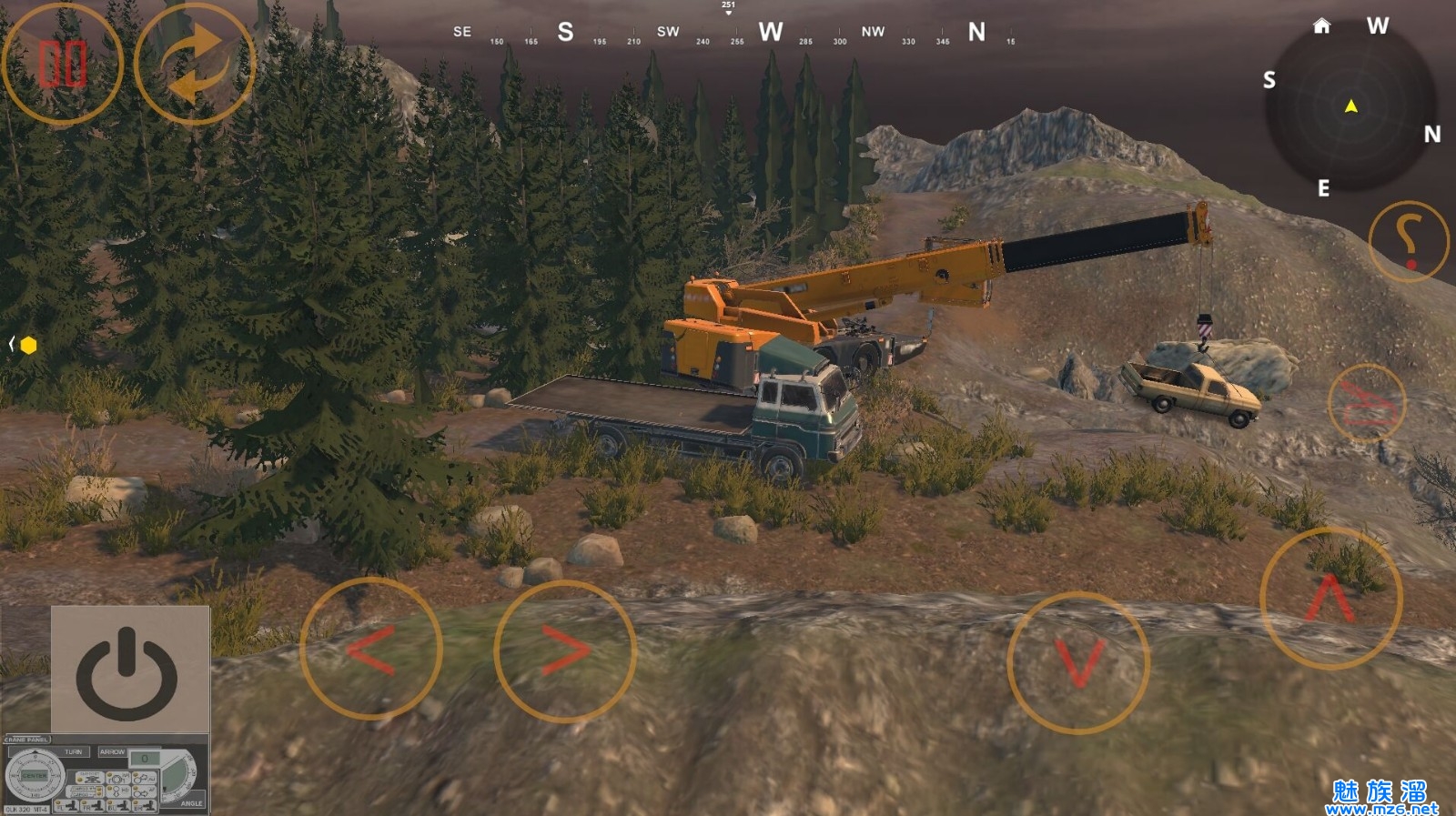Open the crane panel gauge display
The image size is (1456, 816).
click(x=105, y=775)
